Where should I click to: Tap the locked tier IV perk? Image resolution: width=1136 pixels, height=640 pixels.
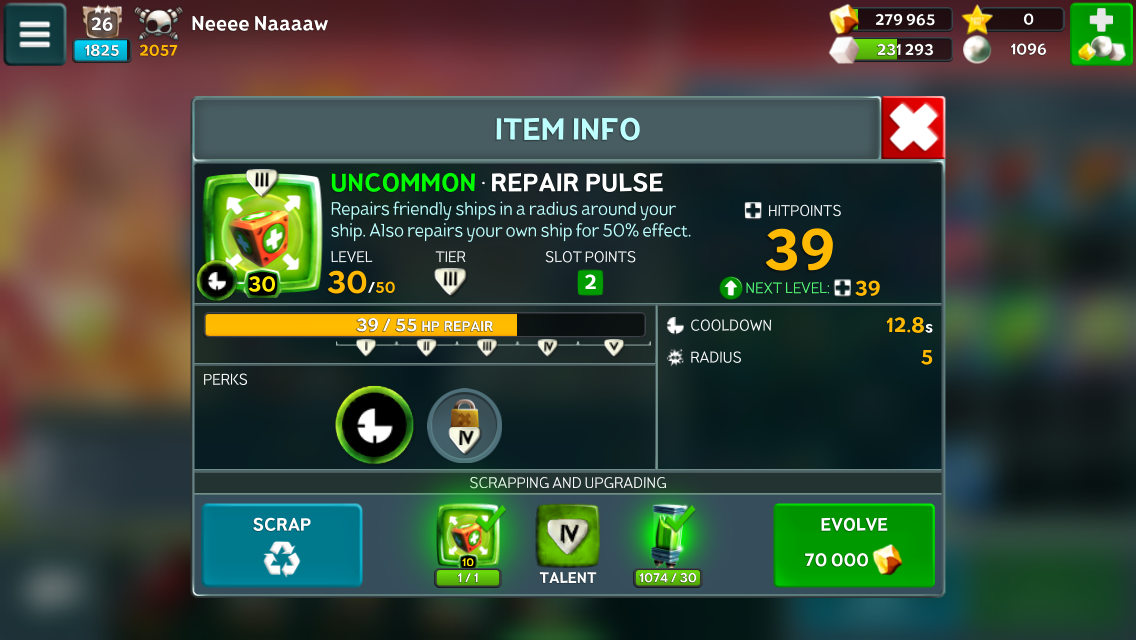(465, 426)
